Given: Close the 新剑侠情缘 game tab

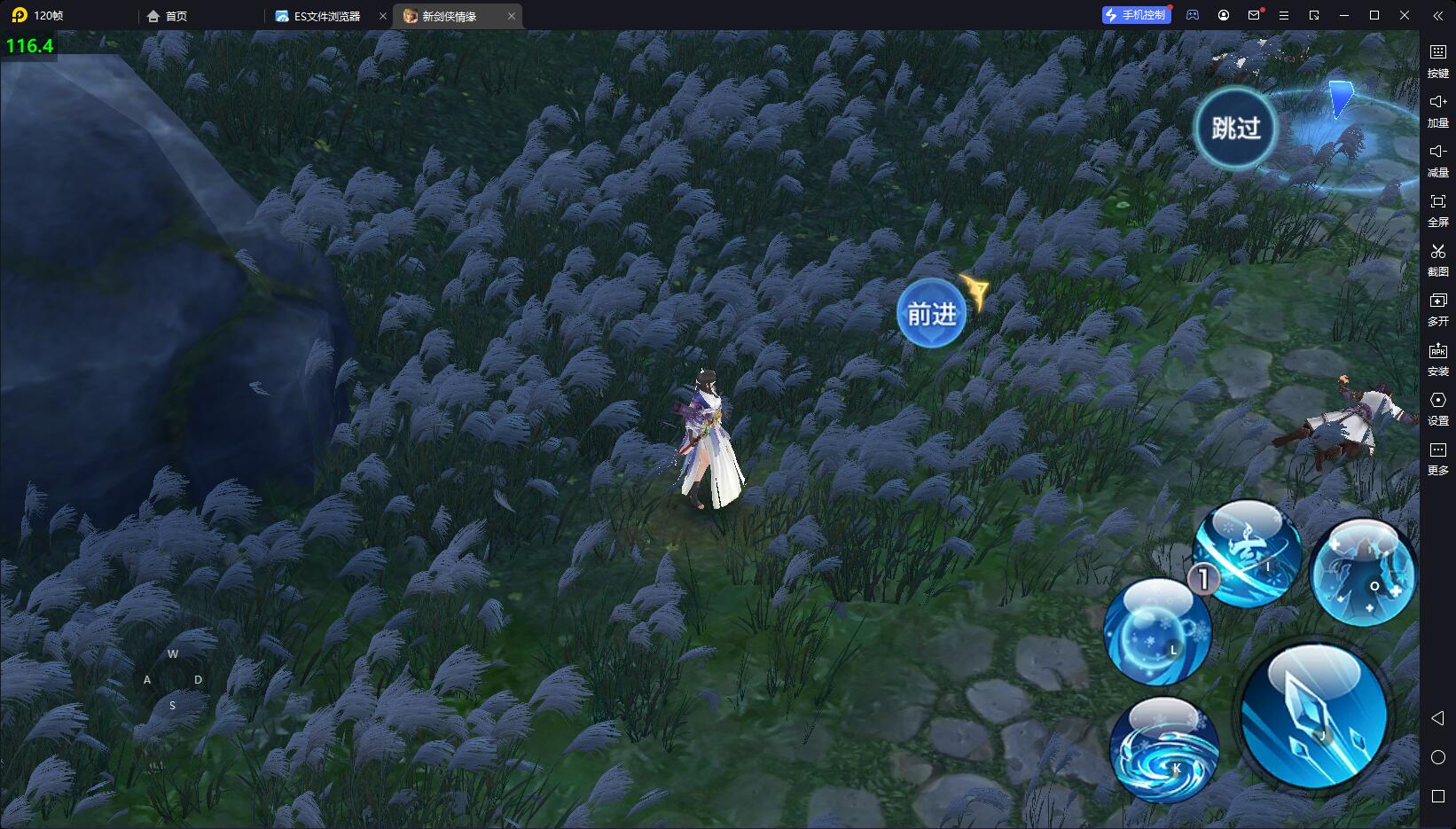Looking at the screenshot, I should (512, 16).
